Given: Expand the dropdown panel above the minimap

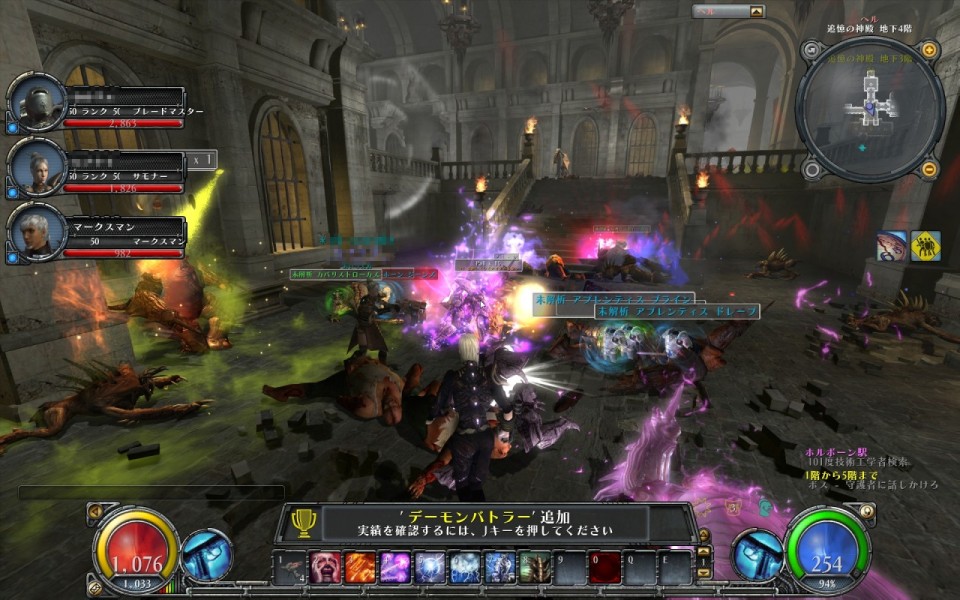Looking at the screenshot, I should 757,12.
